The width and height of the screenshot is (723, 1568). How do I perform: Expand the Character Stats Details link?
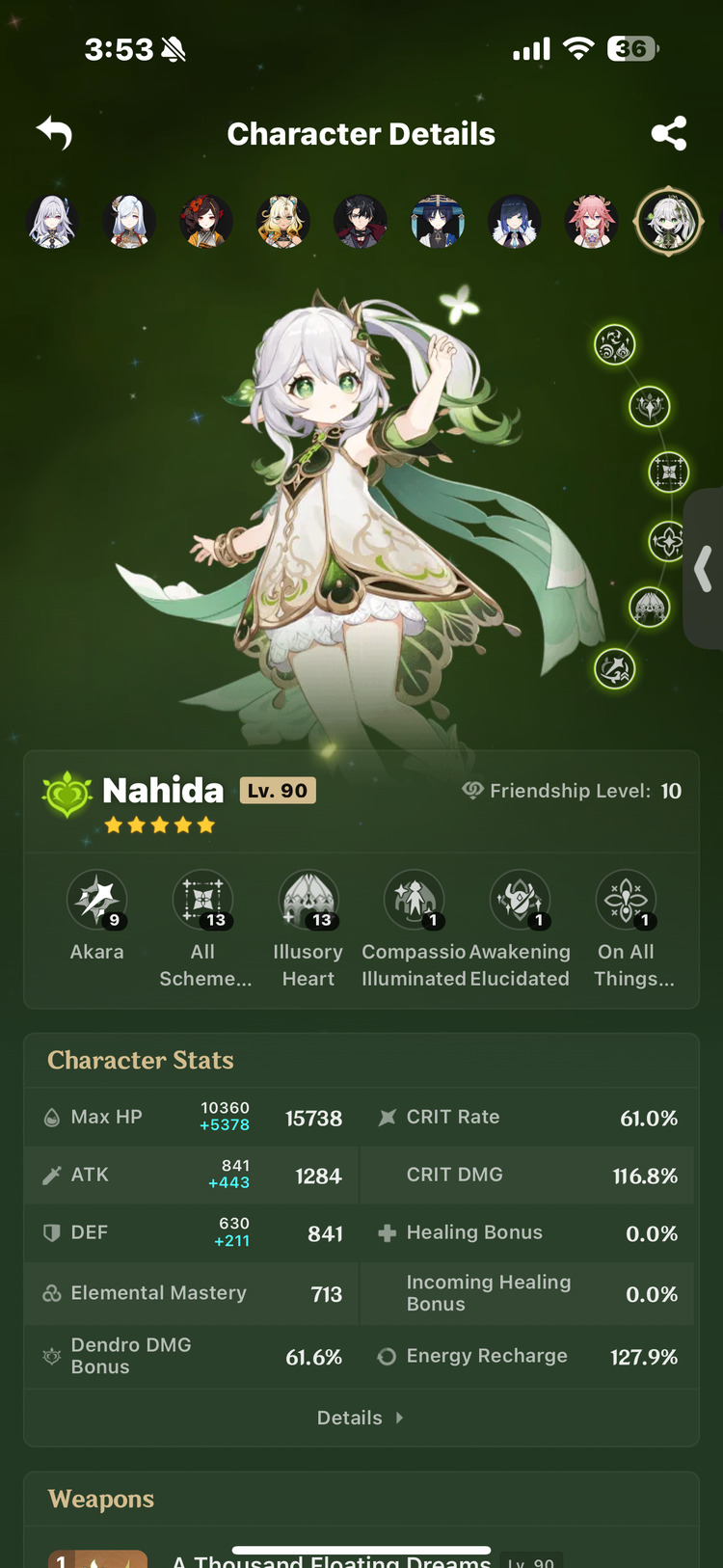click(361, 1418)
